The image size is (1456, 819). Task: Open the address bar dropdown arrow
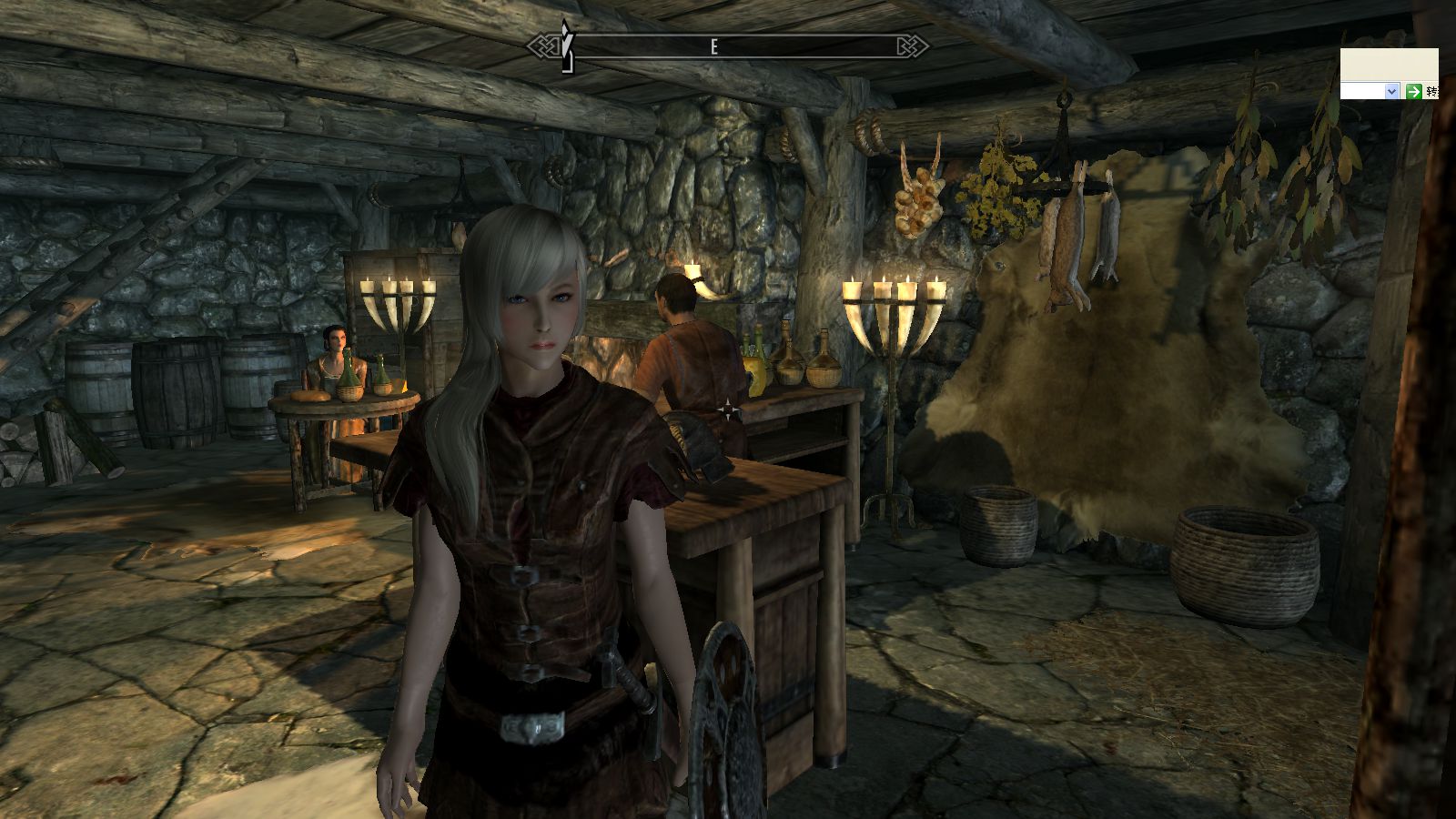(x=1390, y=91)
